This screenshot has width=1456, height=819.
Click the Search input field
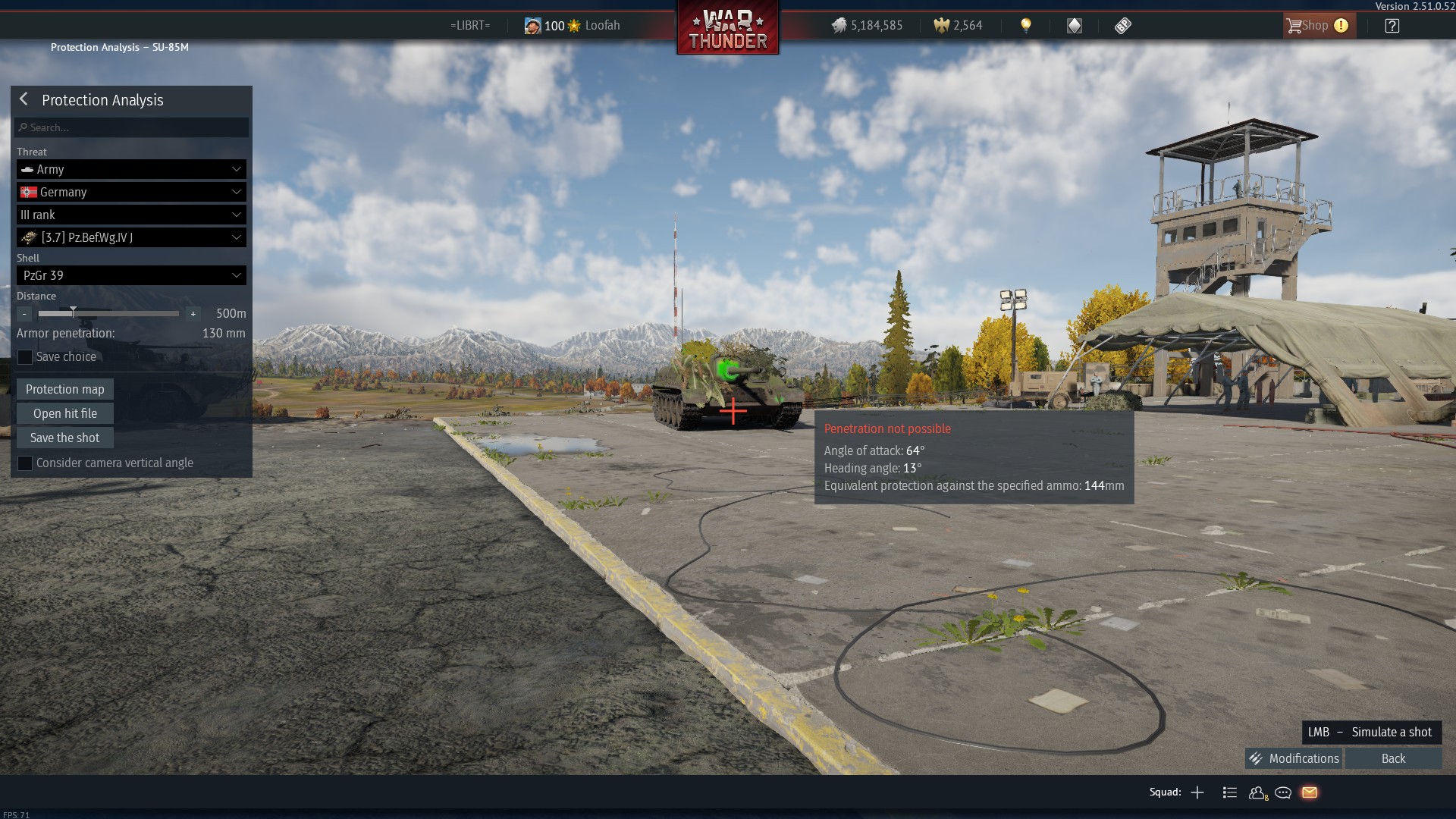(132, 127)
